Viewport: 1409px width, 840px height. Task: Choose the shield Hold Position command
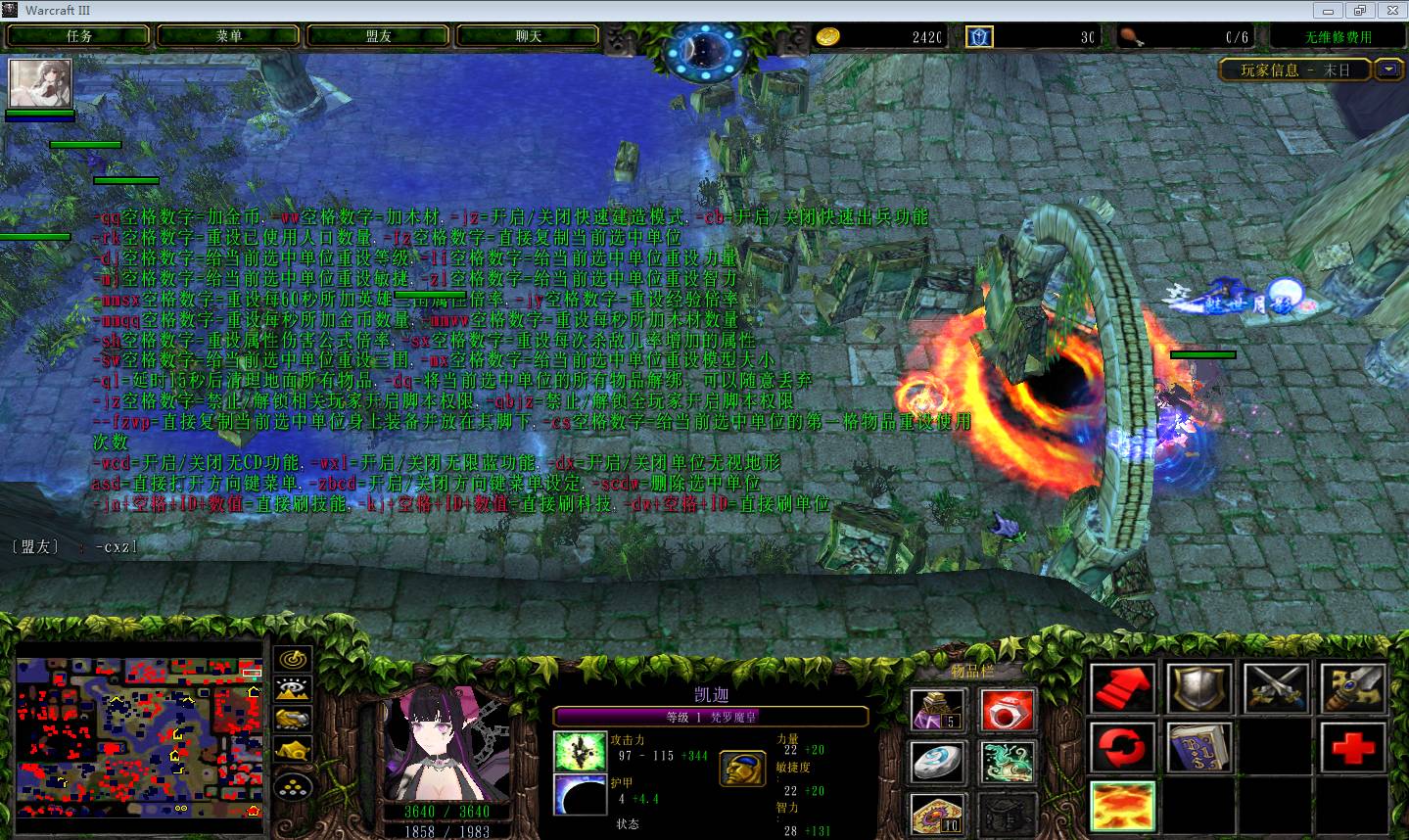click(1199, 688)
